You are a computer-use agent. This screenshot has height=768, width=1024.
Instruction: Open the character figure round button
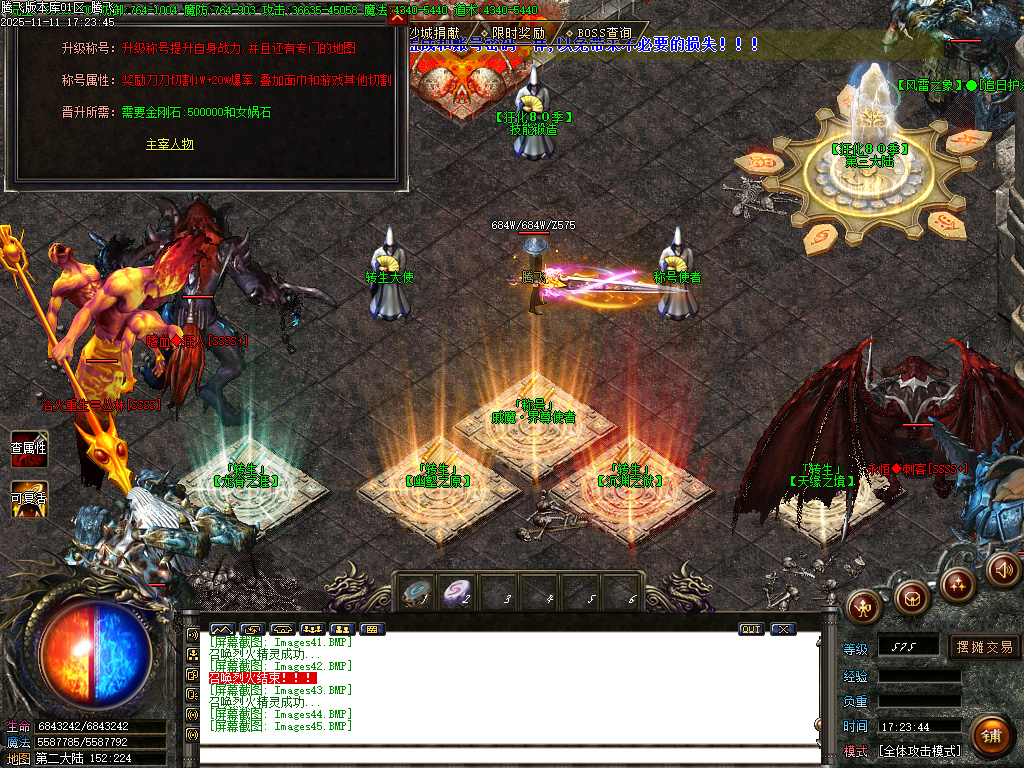coord(863,604)
